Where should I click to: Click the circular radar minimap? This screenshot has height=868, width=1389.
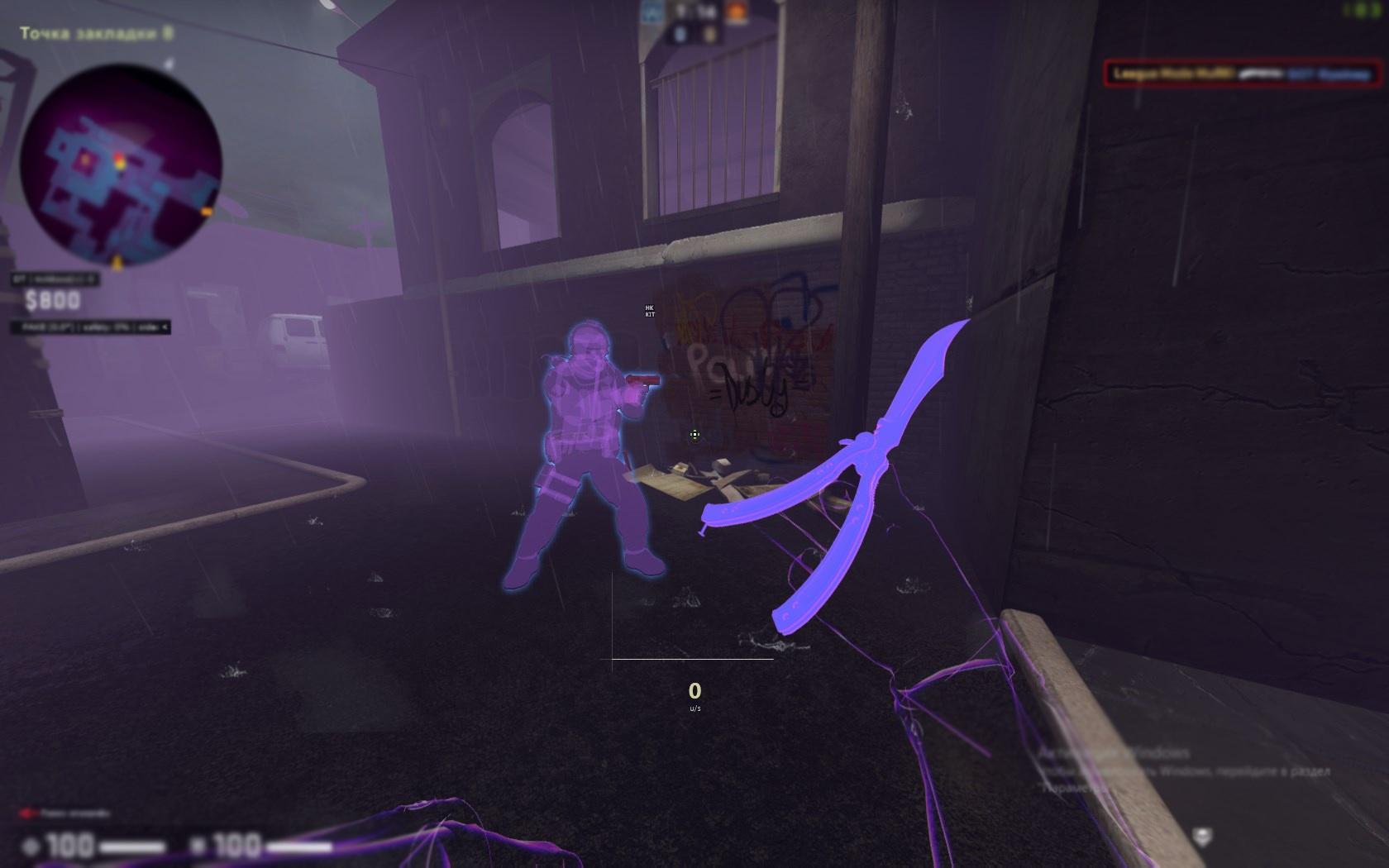[x=121, y=165]
